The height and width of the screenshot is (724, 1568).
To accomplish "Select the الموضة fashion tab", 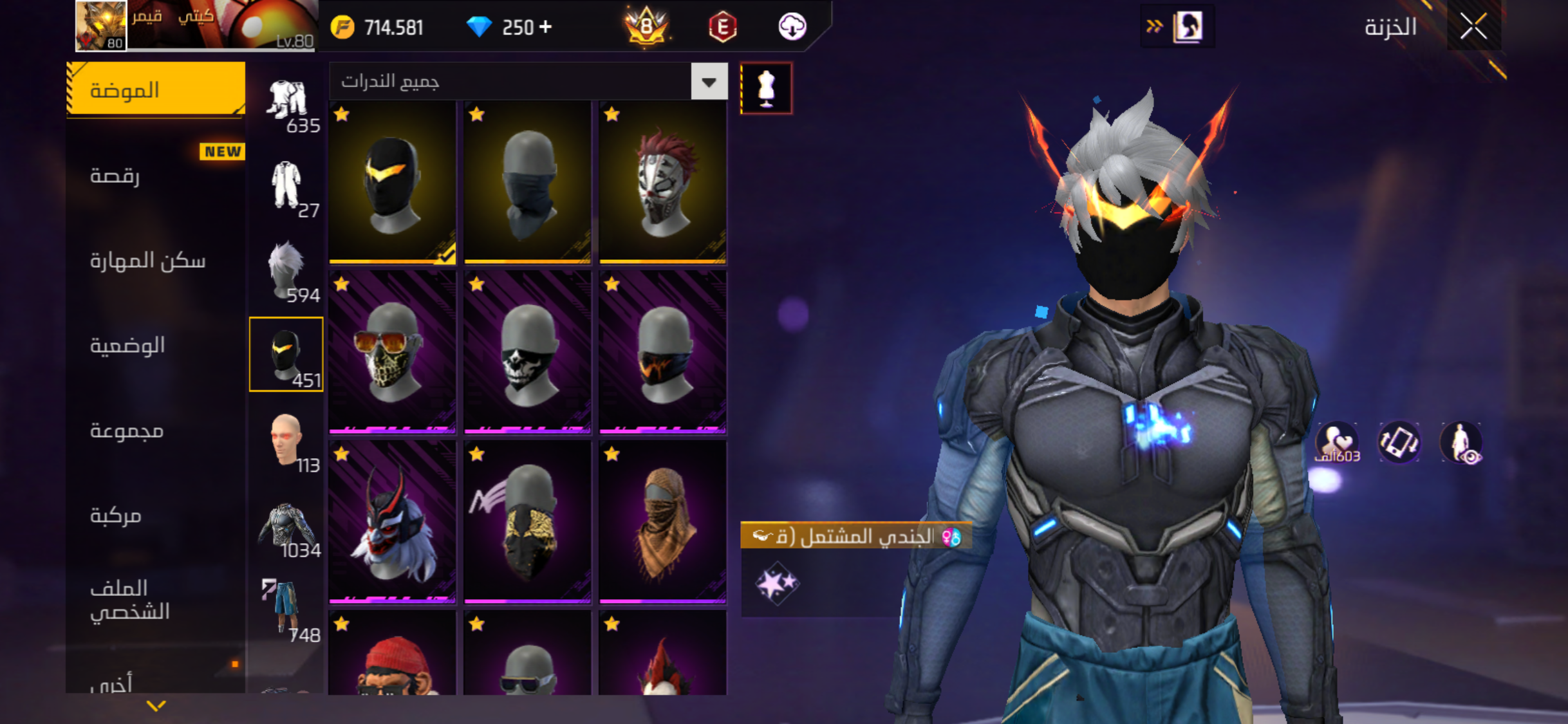I will [x=156, y=90].
